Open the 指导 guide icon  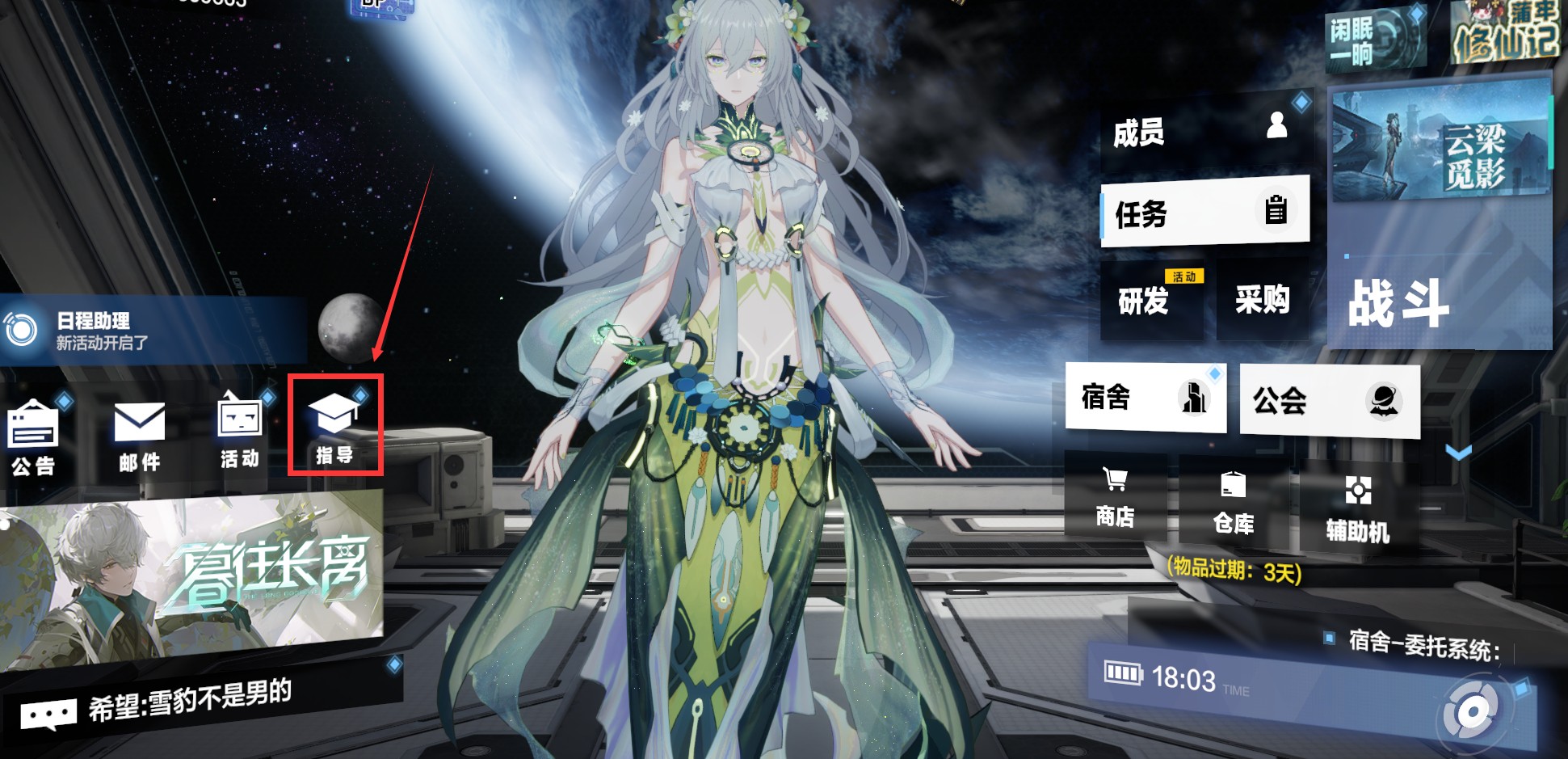(x=334, y=426)
